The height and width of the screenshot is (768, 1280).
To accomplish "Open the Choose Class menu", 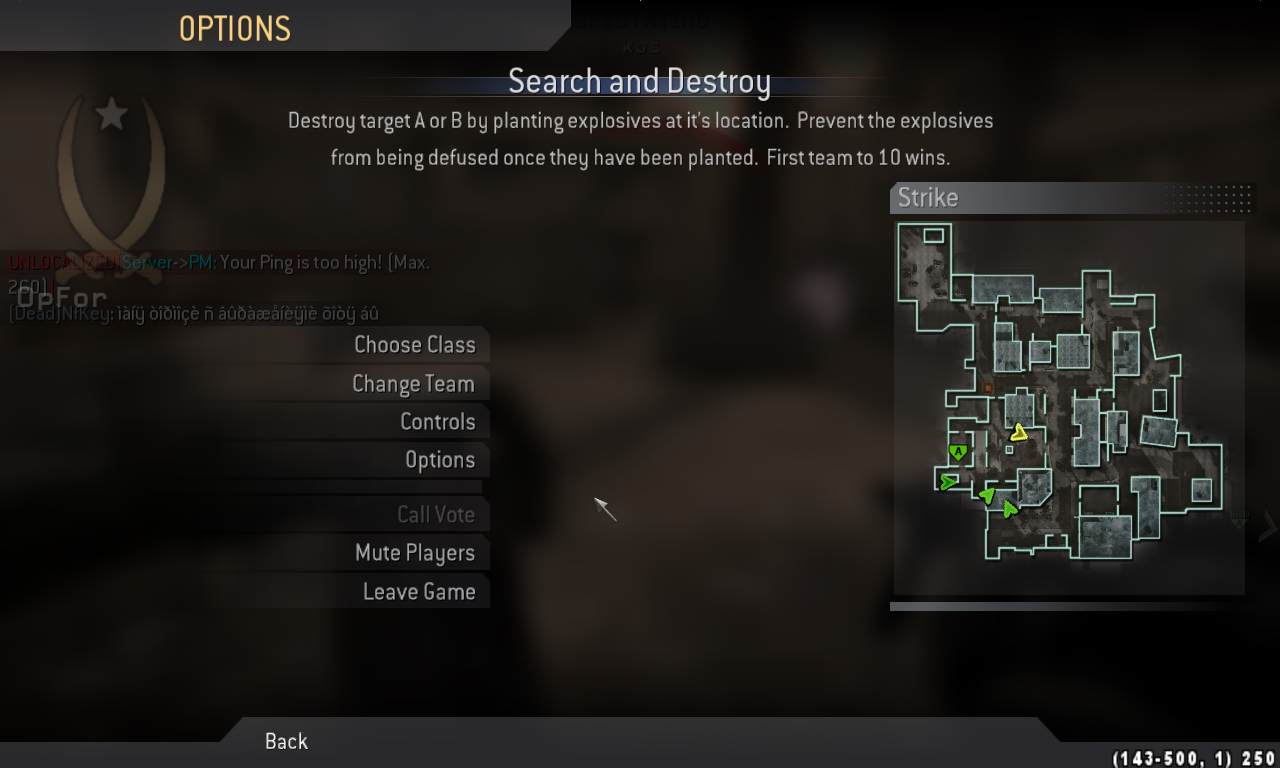I will click(x=414, y=345).
